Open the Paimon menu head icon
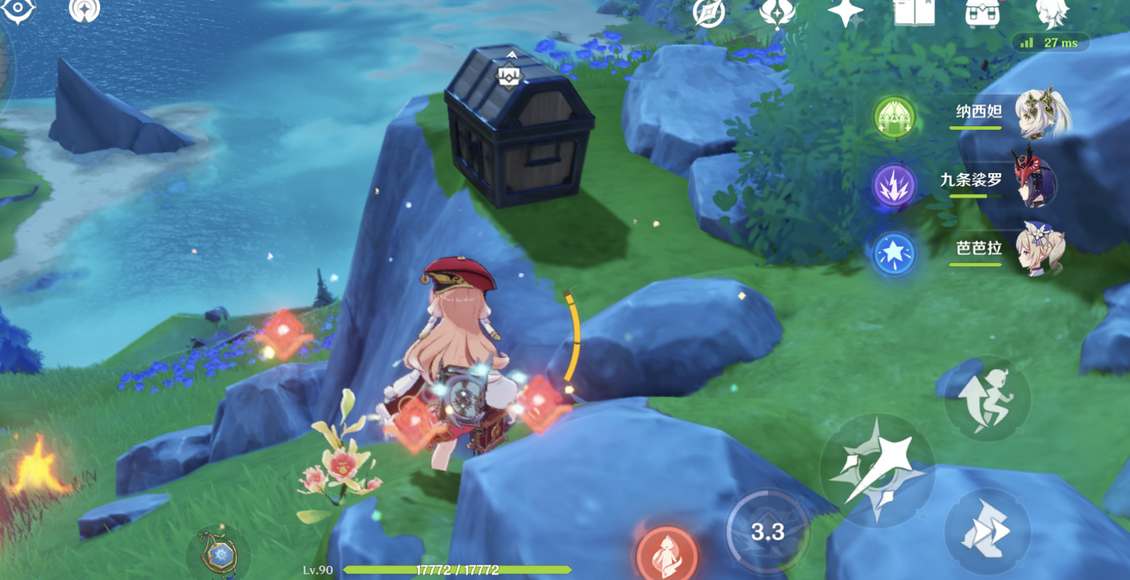Screen dimensions: 1130x580 (1051, 12)
